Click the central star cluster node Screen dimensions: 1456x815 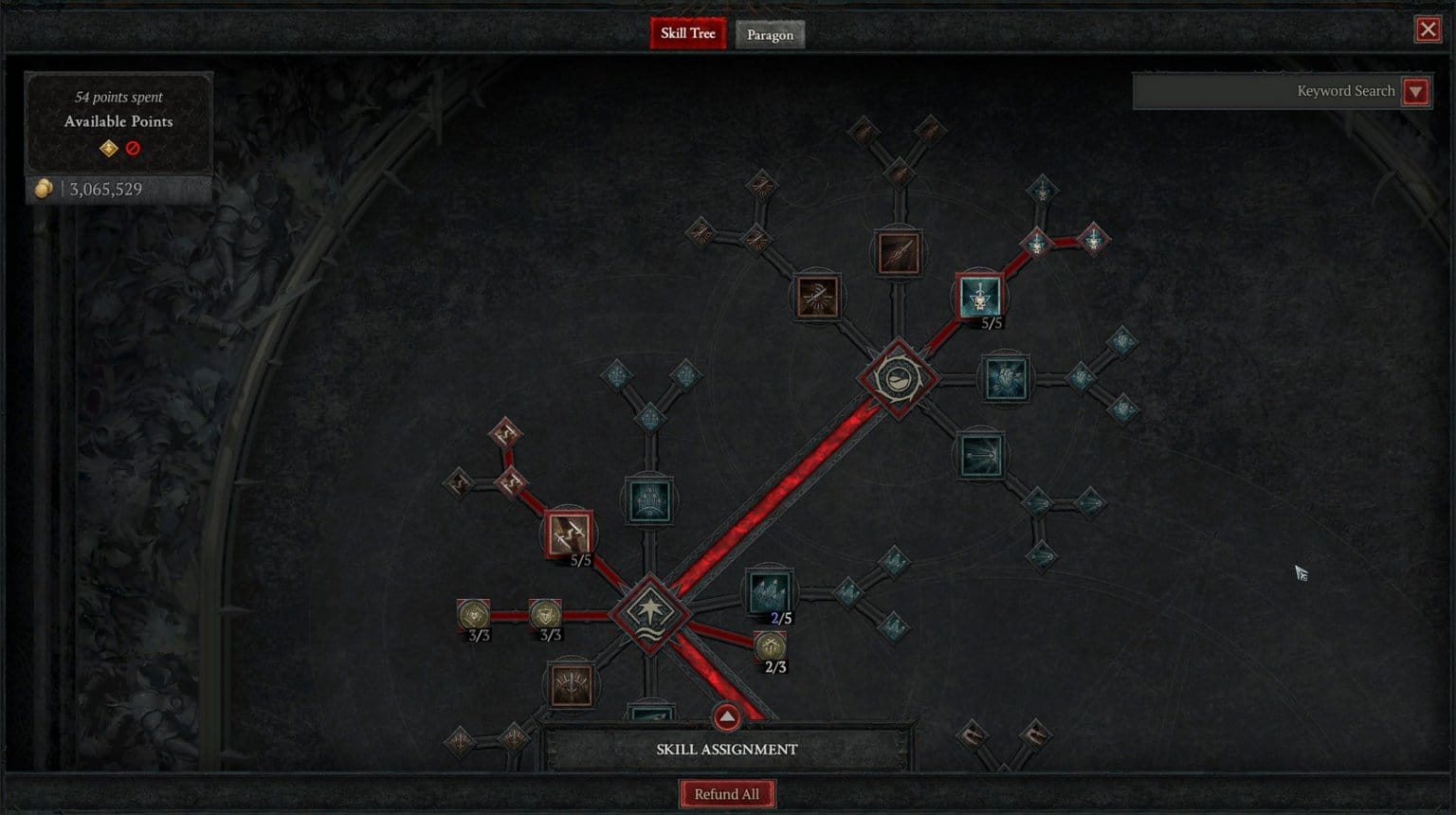[x=651, y=614]
